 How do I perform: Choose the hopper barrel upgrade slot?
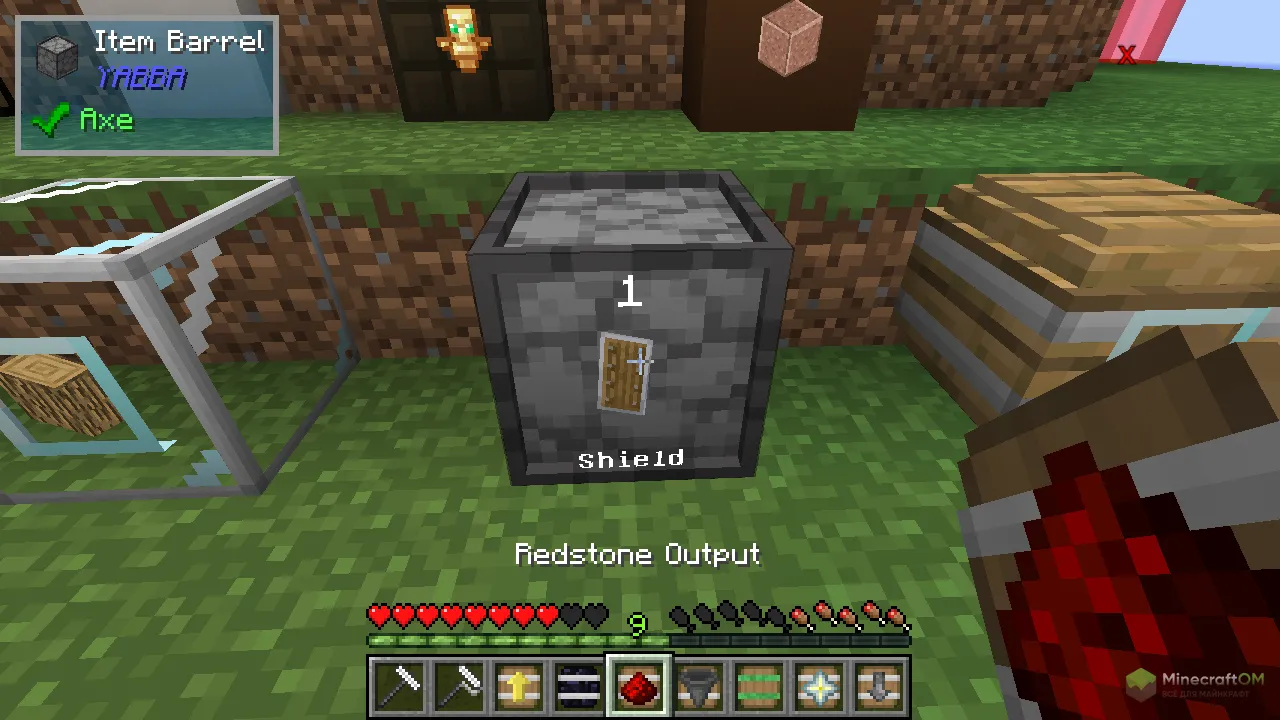pos(700,687)
